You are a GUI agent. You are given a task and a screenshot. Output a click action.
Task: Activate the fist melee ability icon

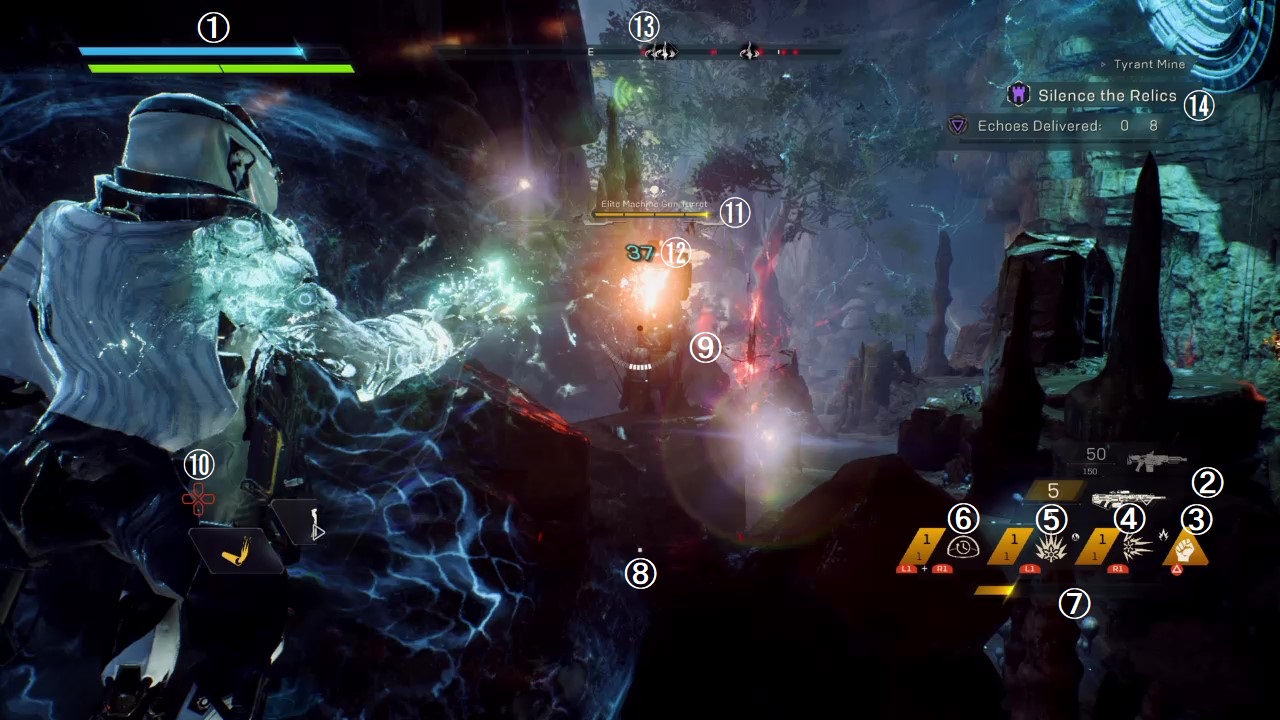coord(1184,548)
